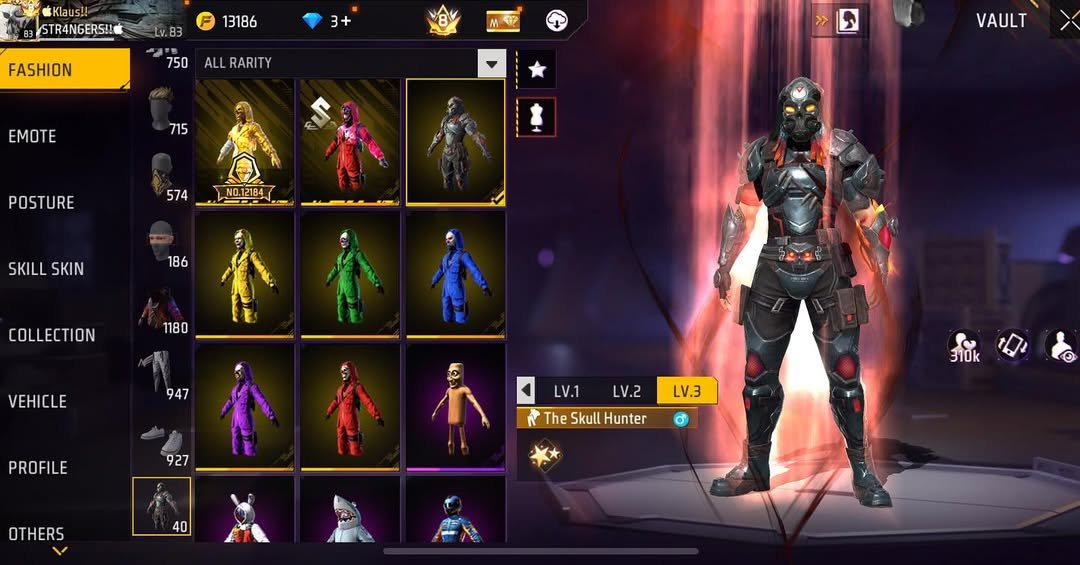Select the LV.2 outfit level

[x=626, y=391]
